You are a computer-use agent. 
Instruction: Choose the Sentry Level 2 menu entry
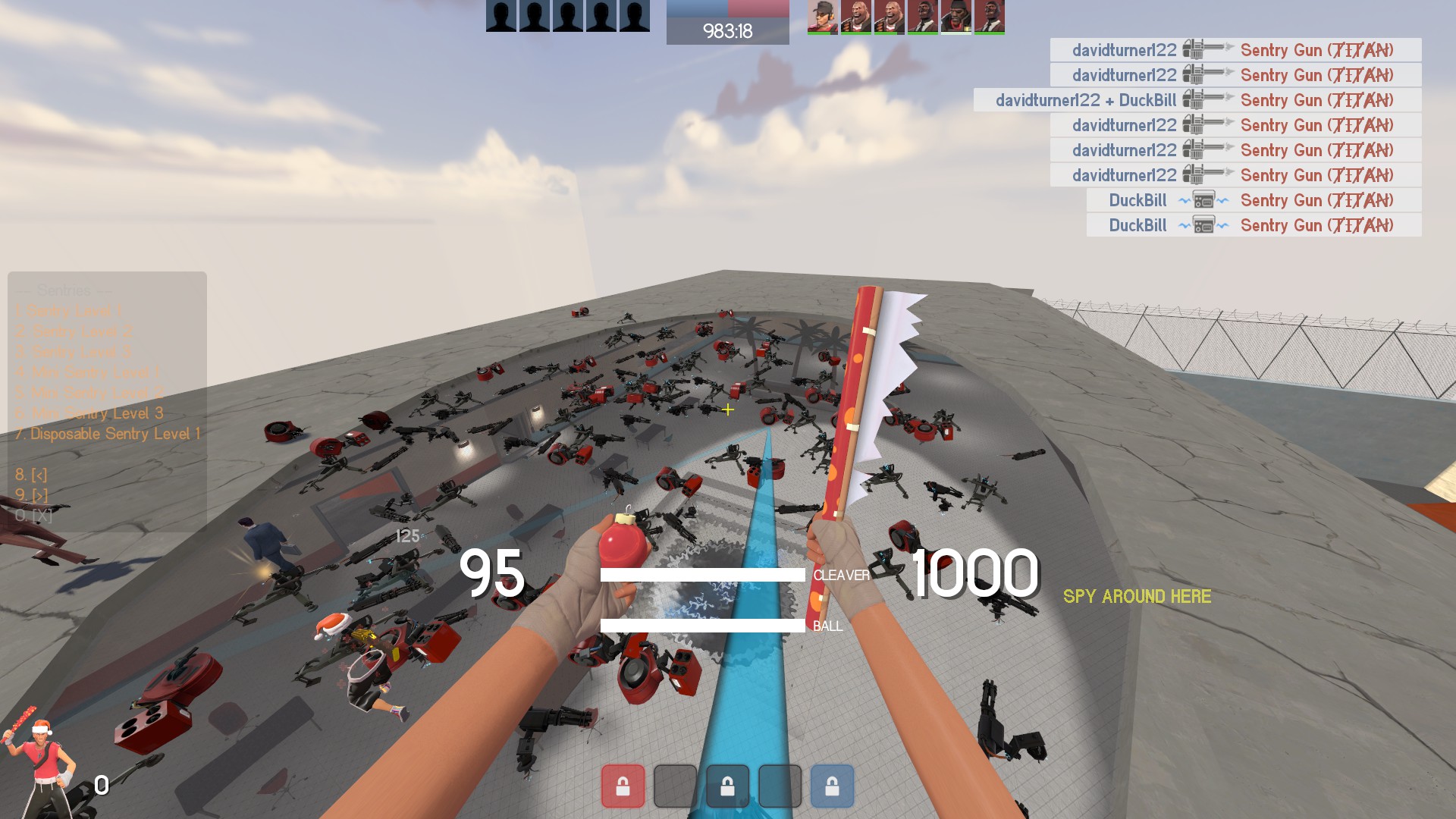(x=75, y=331)
